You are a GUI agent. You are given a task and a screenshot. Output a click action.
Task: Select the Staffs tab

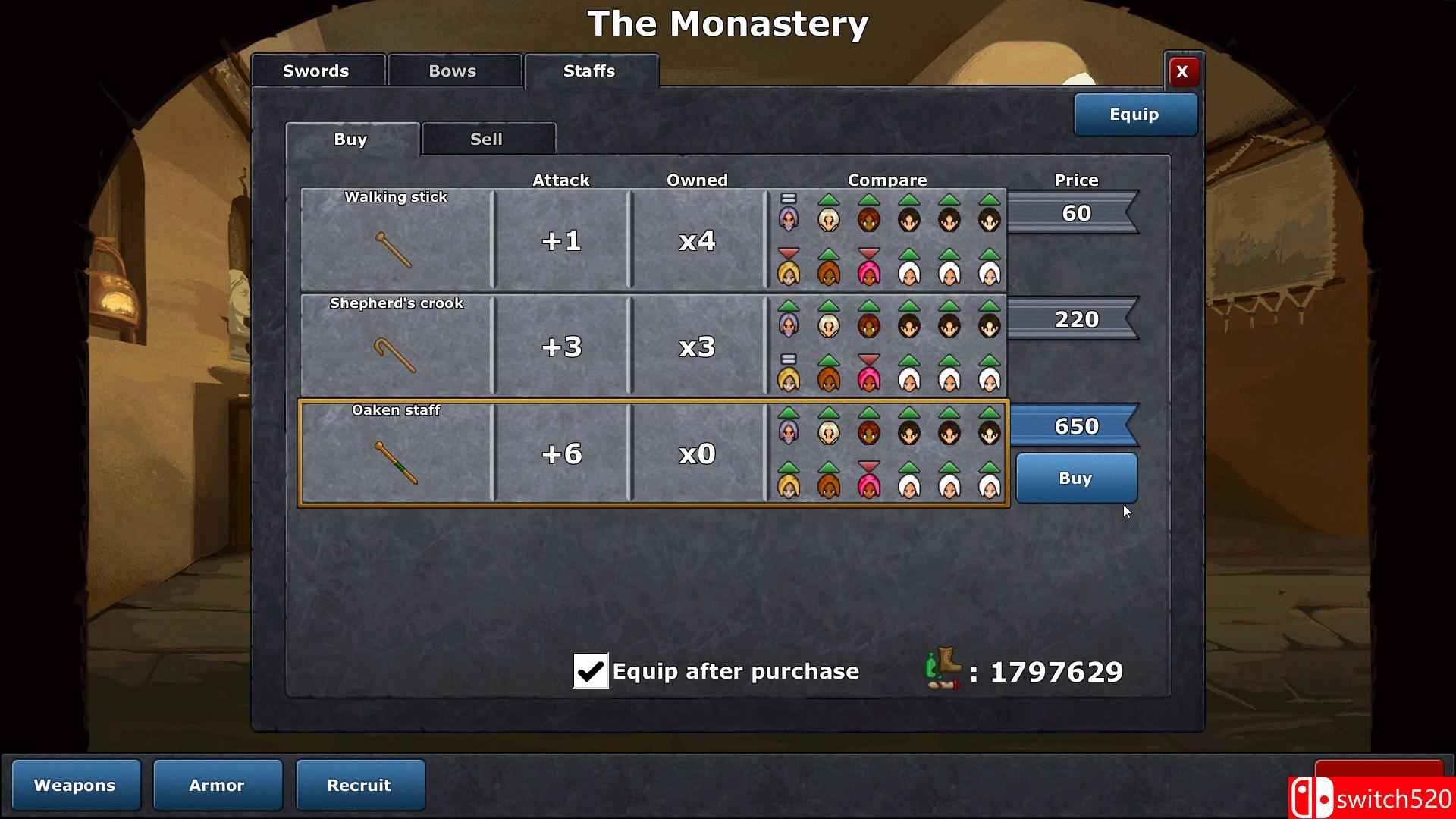click(590, 71)
